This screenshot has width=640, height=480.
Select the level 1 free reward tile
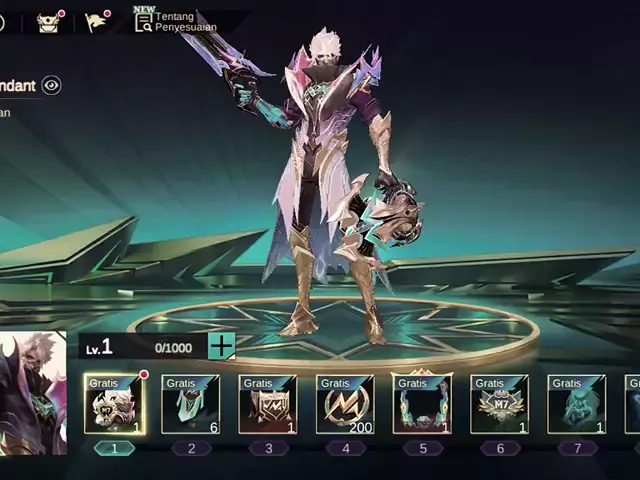[x=113, y=404]
